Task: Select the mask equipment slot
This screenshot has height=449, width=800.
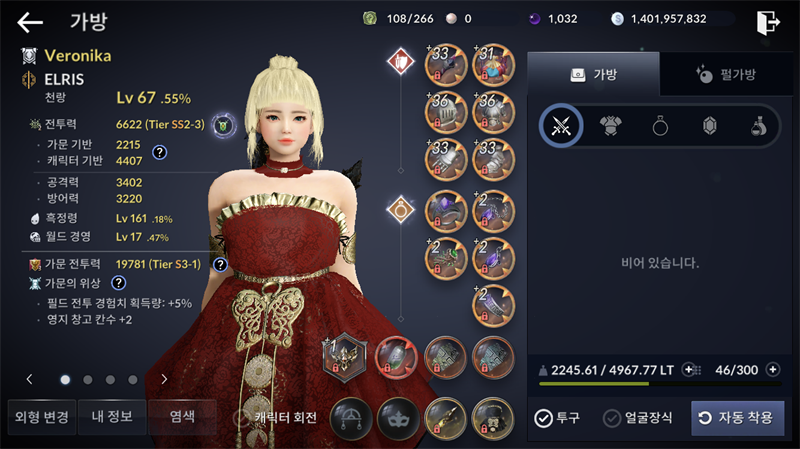Action: (x=398, y=418)
